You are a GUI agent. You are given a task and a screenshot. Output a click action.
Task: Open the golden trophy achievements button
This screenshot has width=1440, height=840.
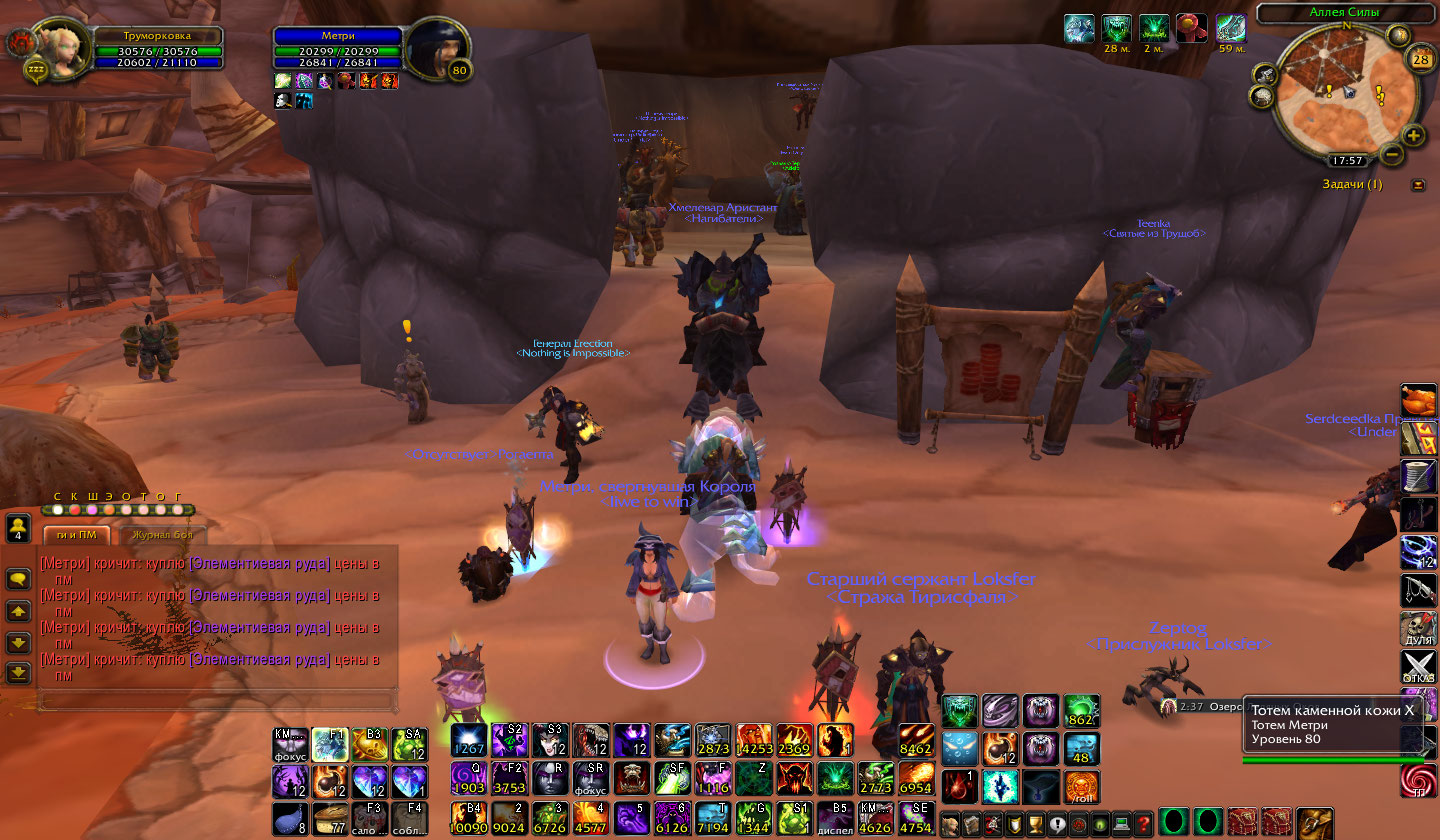pyautogui.click(x=1035, y=824)
